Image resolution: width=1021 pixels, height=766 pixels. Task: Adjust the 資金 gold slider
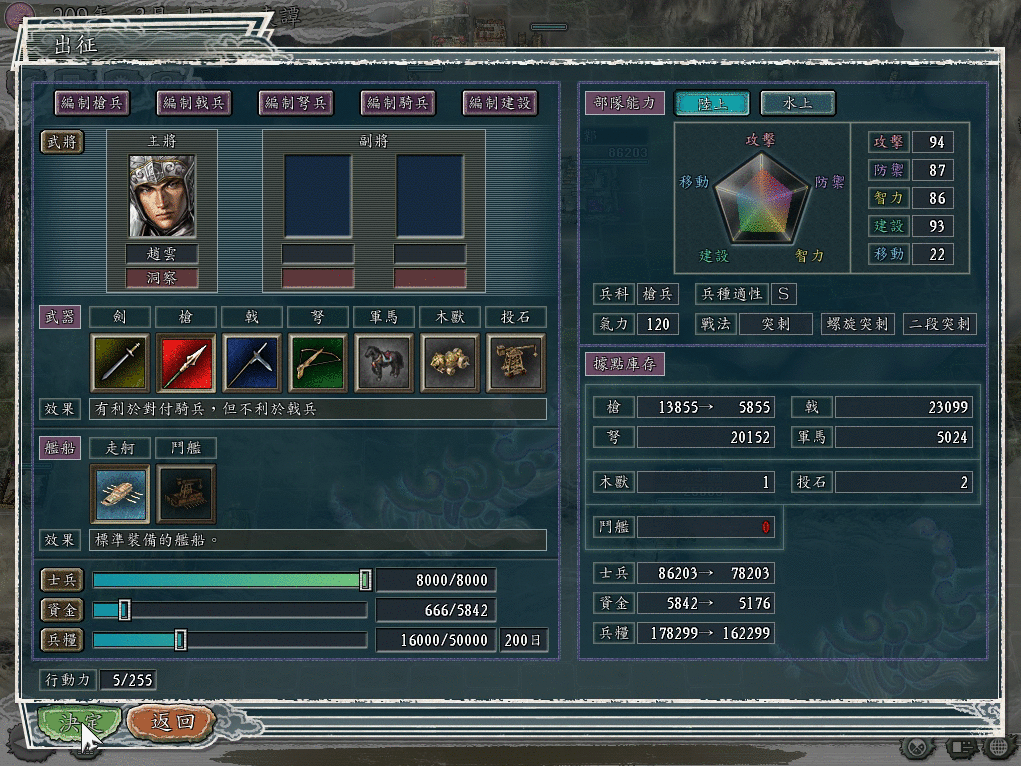point(124,610)
